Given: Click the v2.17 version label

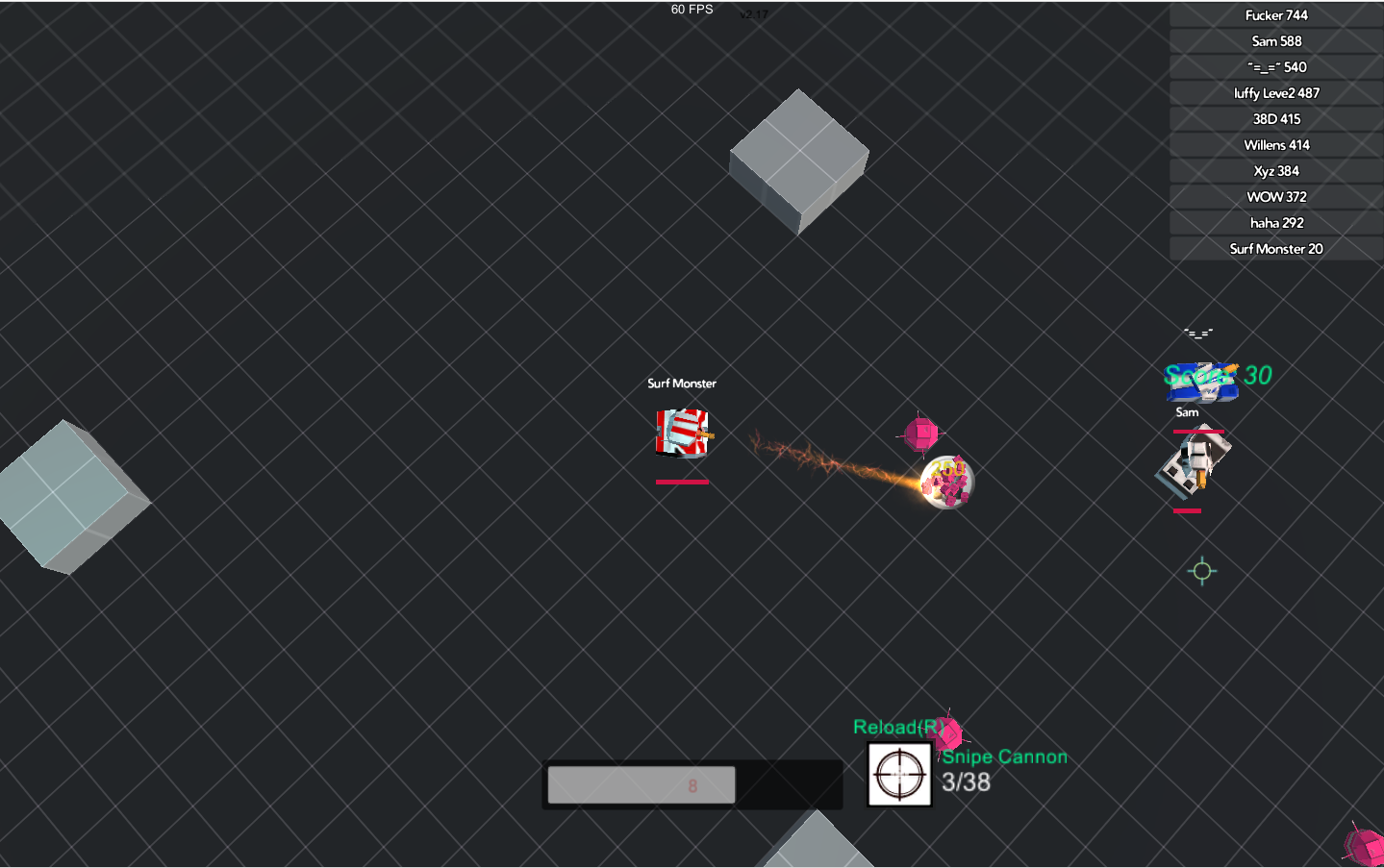Looking at the screenshot, I should click(x=756, y=15).
